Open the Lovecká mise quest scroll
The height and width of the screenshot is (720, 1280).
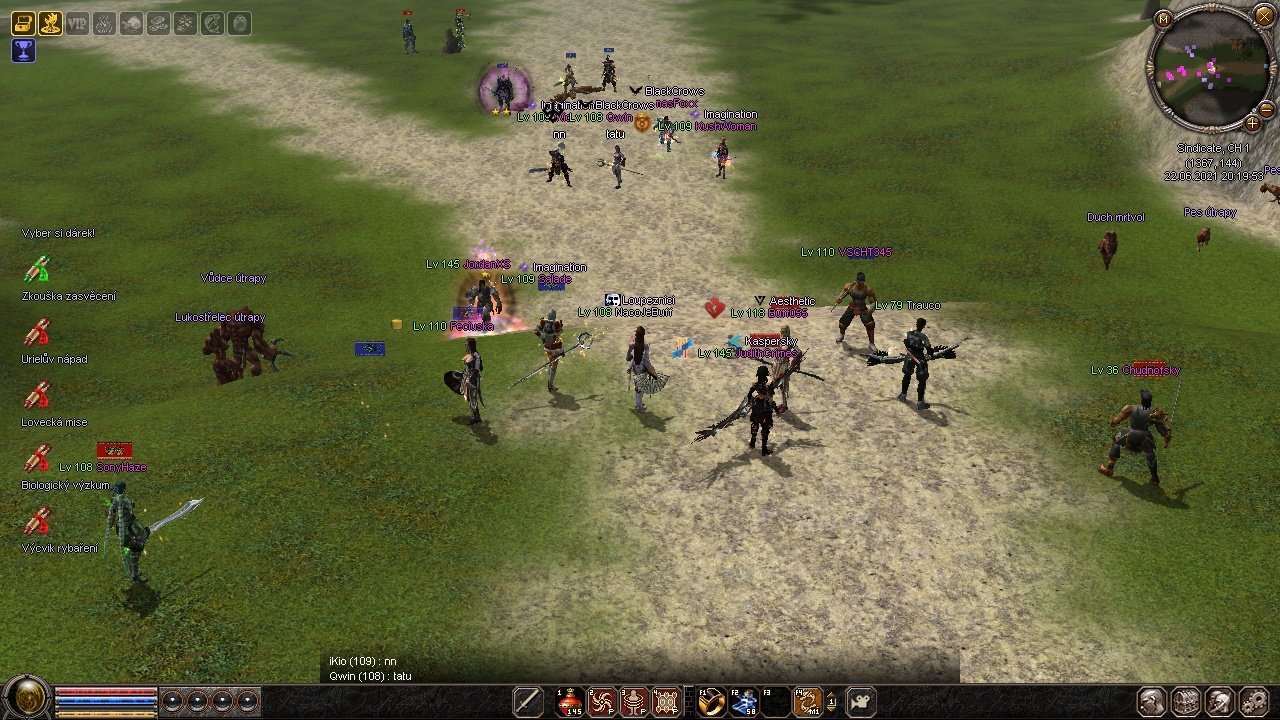pos(37,395)
